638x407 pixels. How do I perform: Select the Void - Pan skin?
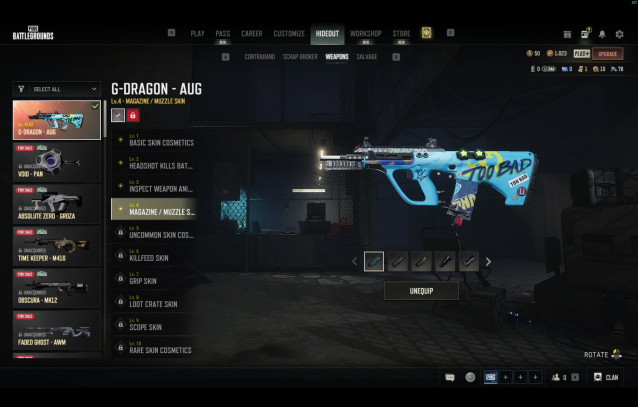[x=56, y=160]
